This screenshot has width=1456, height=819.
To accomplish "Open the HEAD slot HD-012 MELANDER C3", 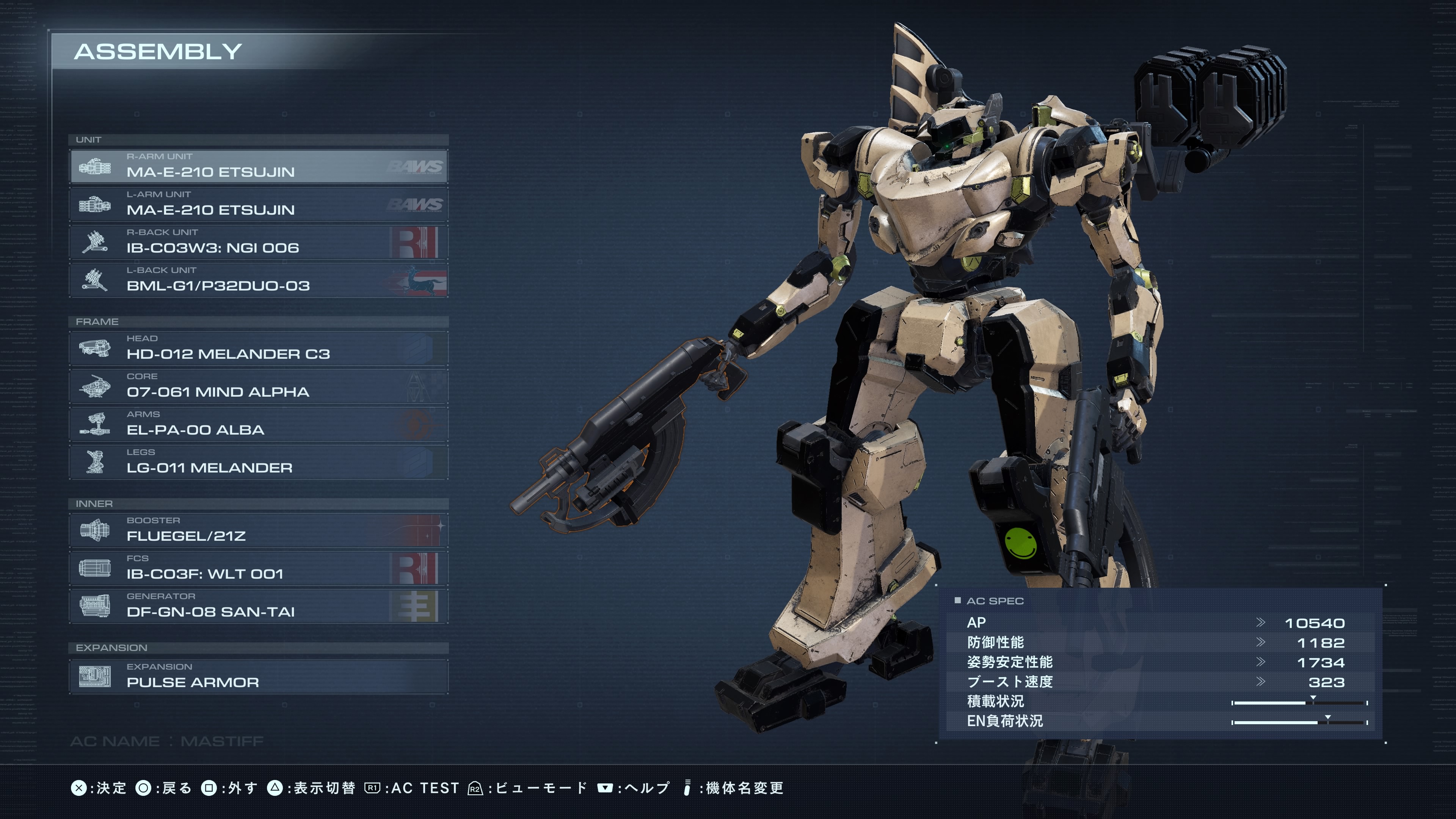I will click(x=259, y=348).
